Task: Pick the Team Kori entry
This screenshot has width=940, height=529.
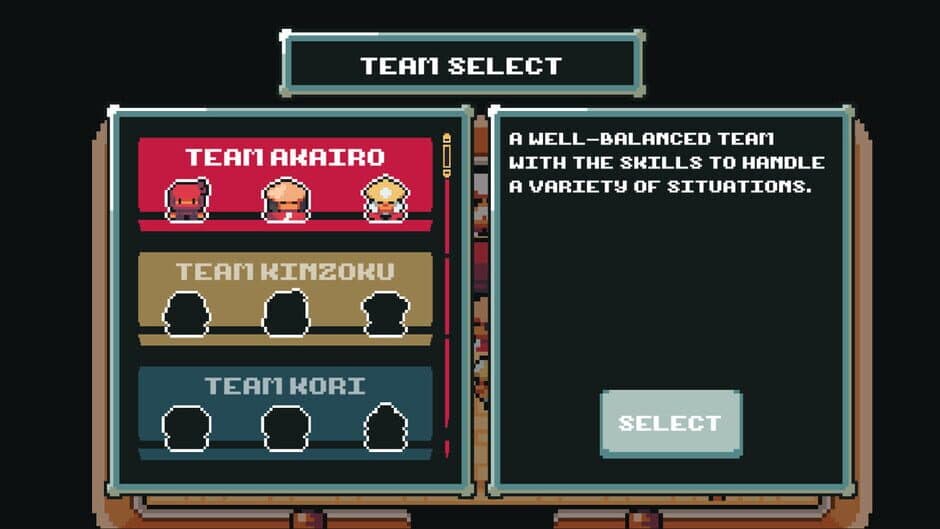Action: click(x=285, y=412)
